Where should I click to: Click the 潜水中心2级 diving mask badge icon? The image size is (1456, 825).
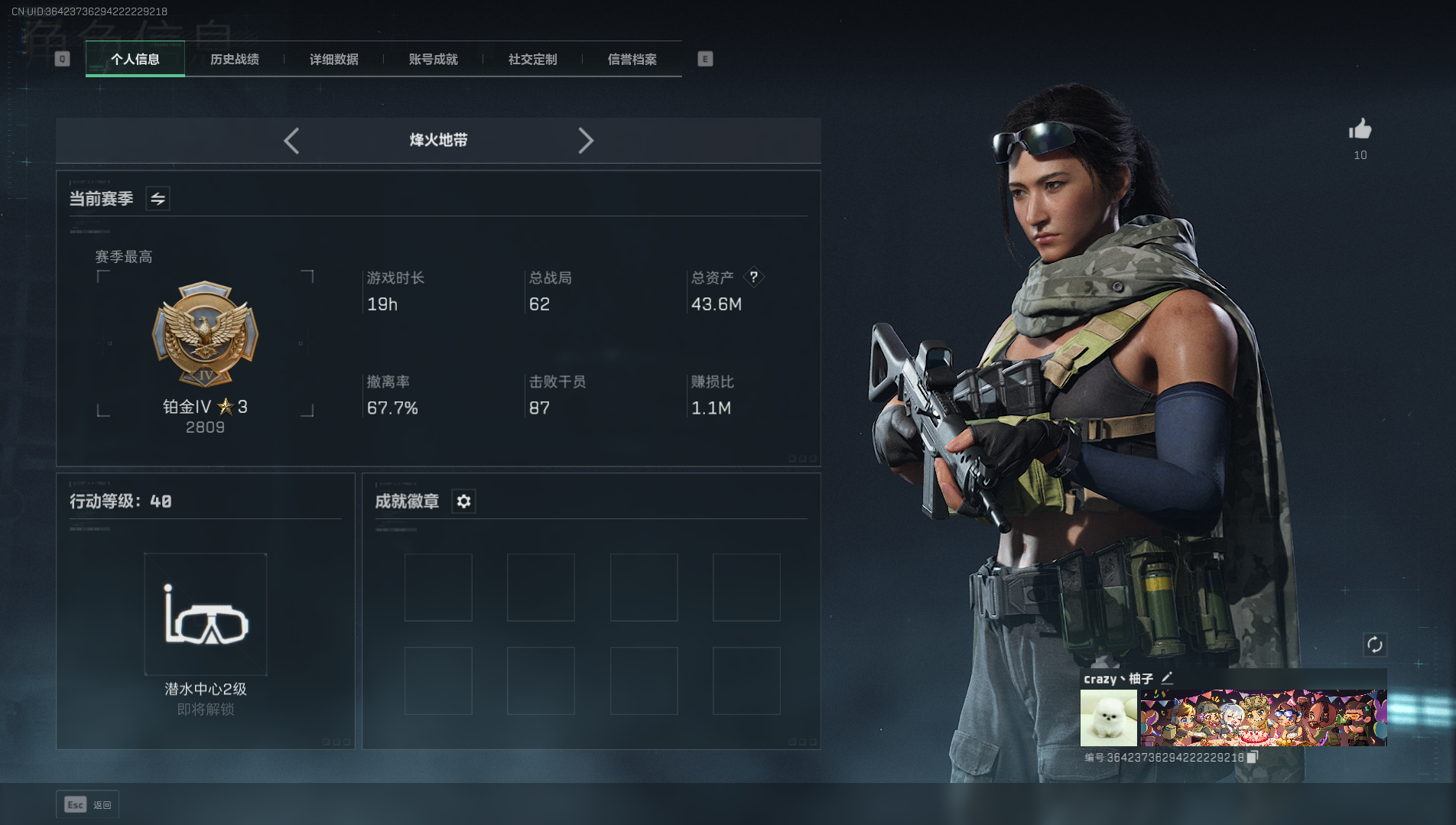click(205, 614)
